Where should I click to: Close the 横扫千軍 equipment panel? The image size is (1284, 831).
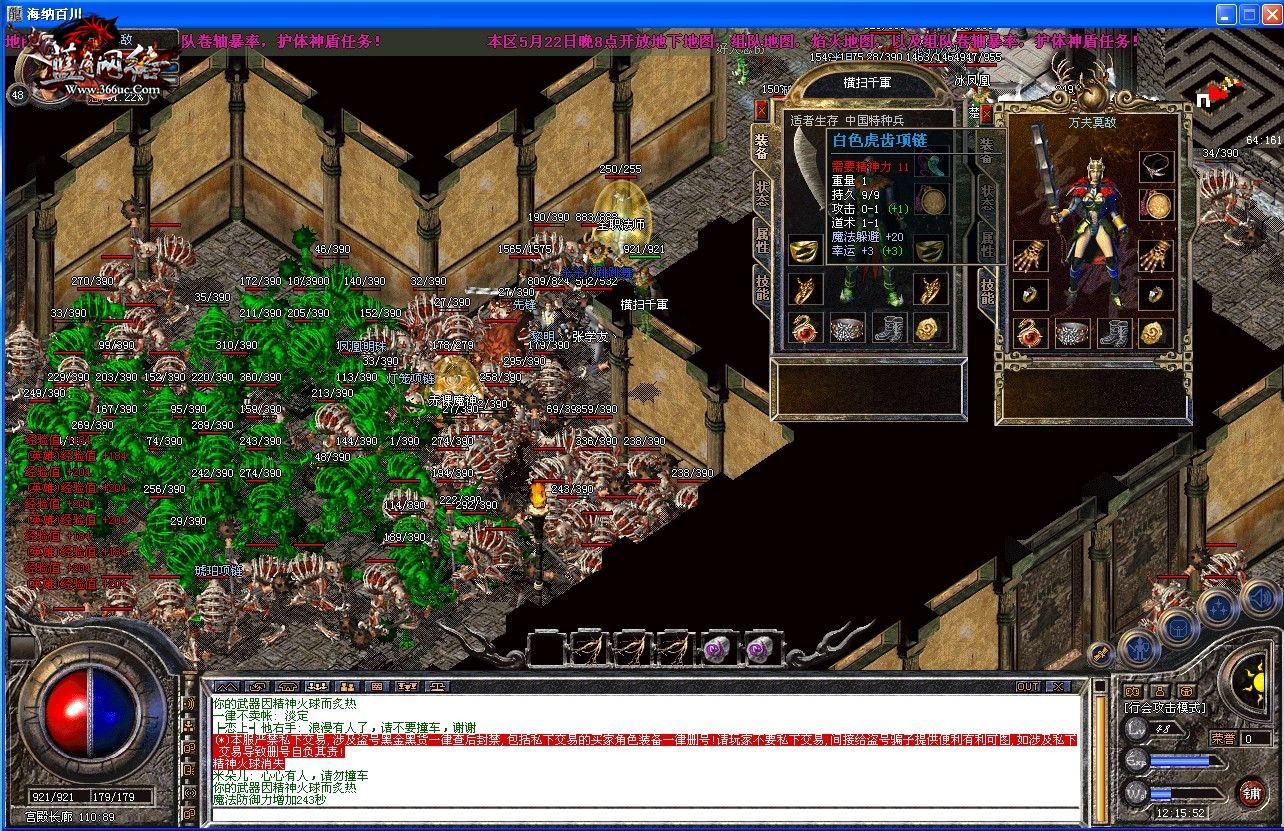[762, 111]
